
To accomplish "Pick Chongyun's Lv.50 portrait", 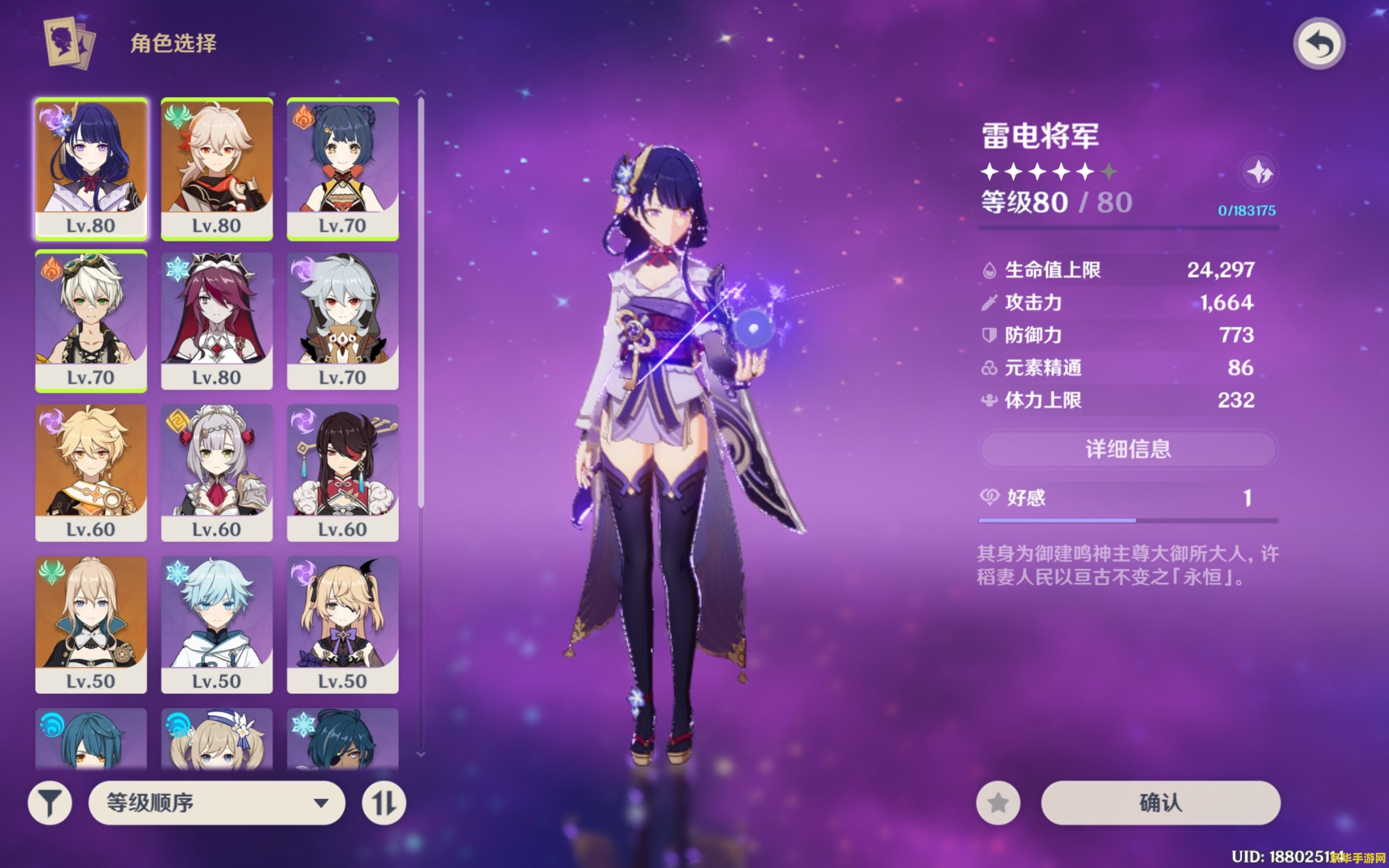I will (216, 624).
